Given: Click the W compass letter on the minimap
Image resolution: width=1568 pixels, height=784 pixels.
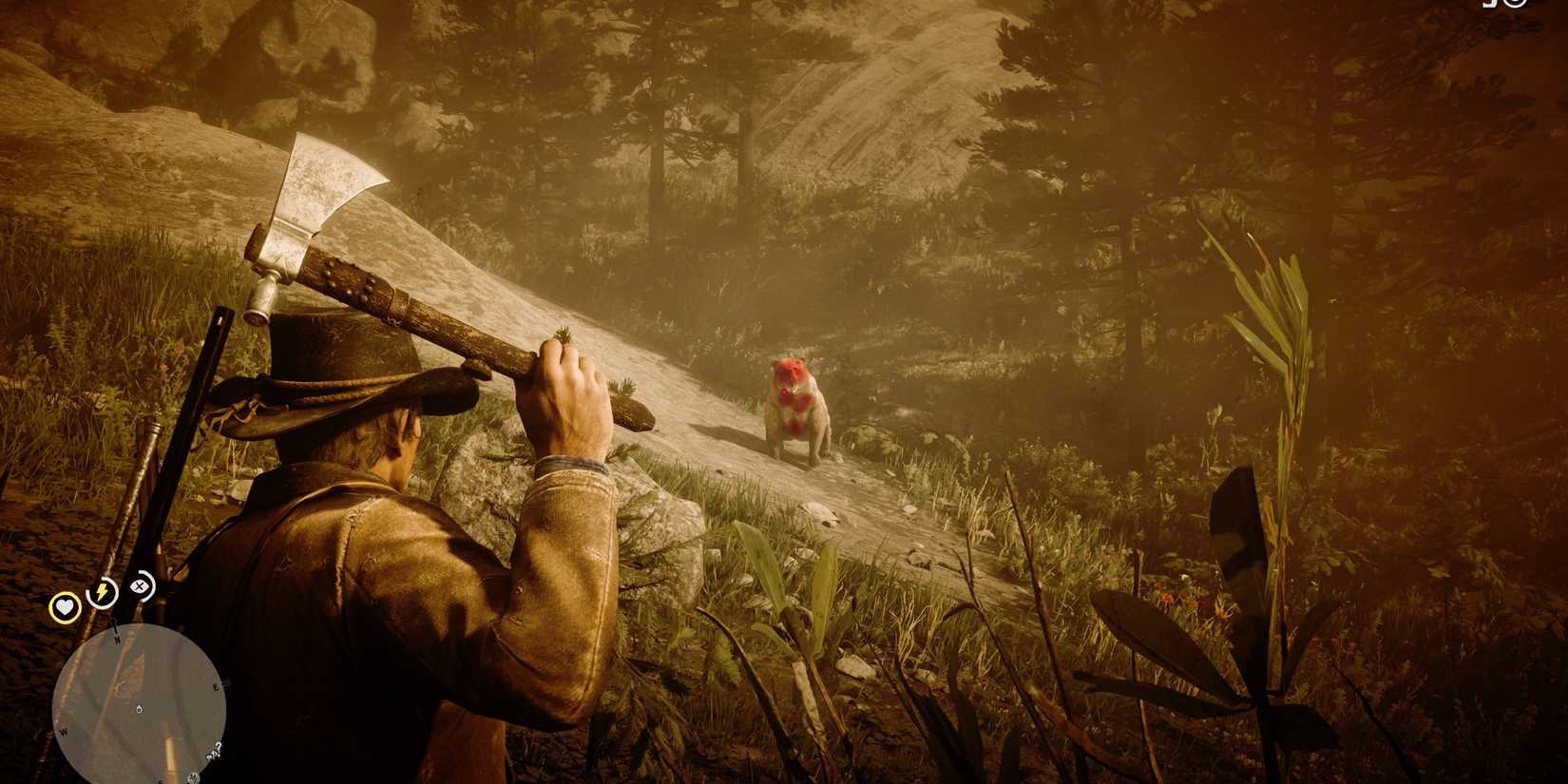Looking at the screenshot, I should 64,731.
